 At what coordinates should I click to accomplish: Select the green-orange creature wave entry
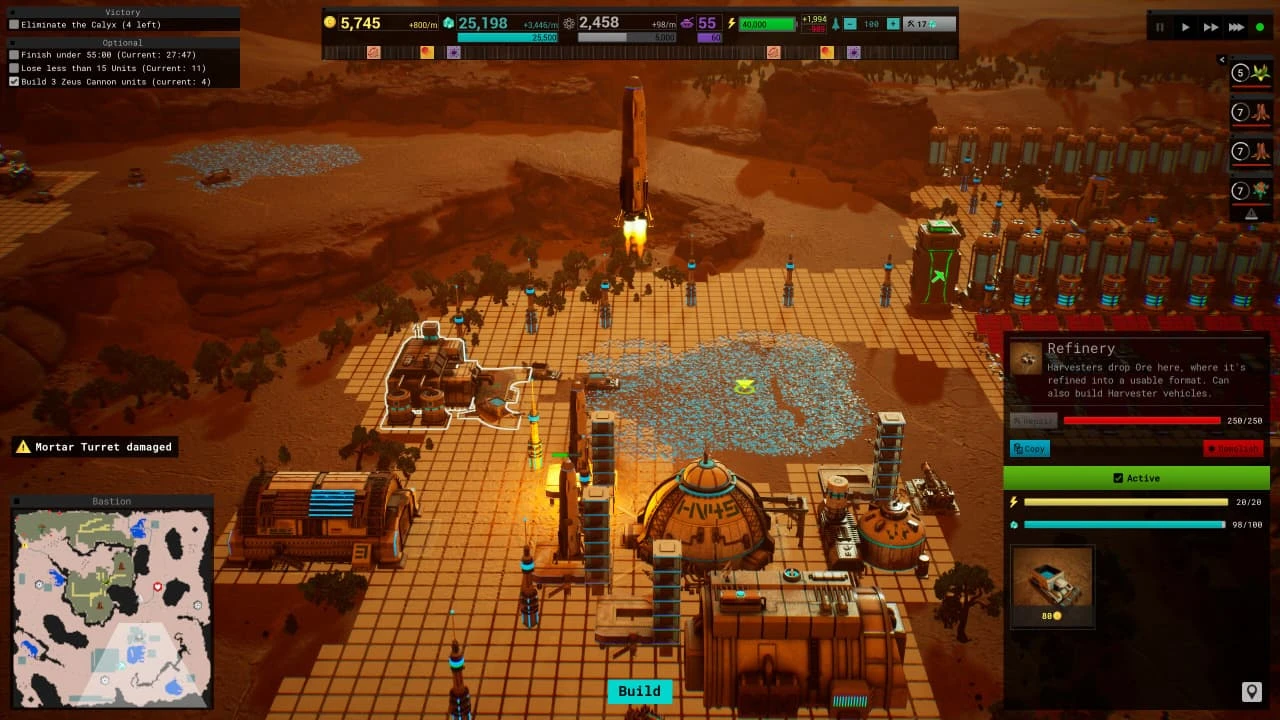click(1252, 190)
